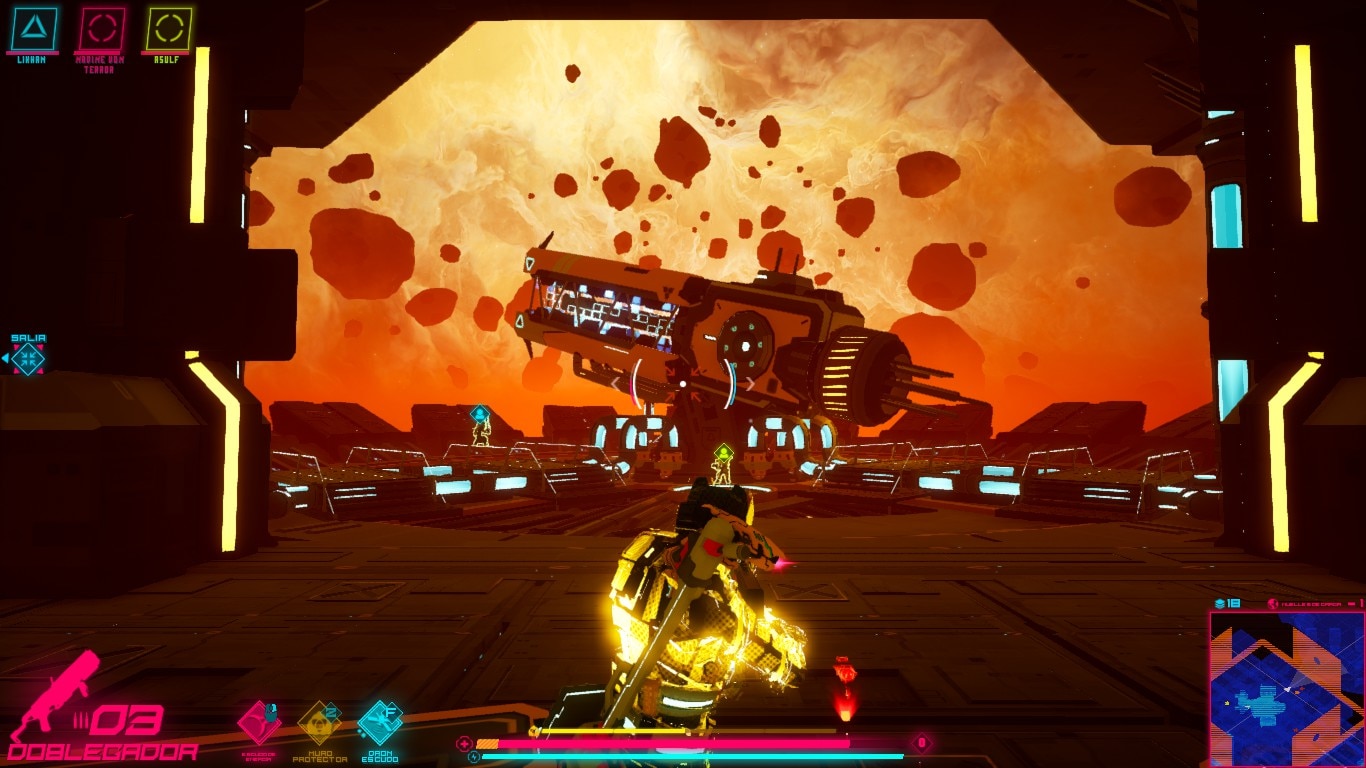Select teammate Linkan's portrait icon

tap(34, 29)
